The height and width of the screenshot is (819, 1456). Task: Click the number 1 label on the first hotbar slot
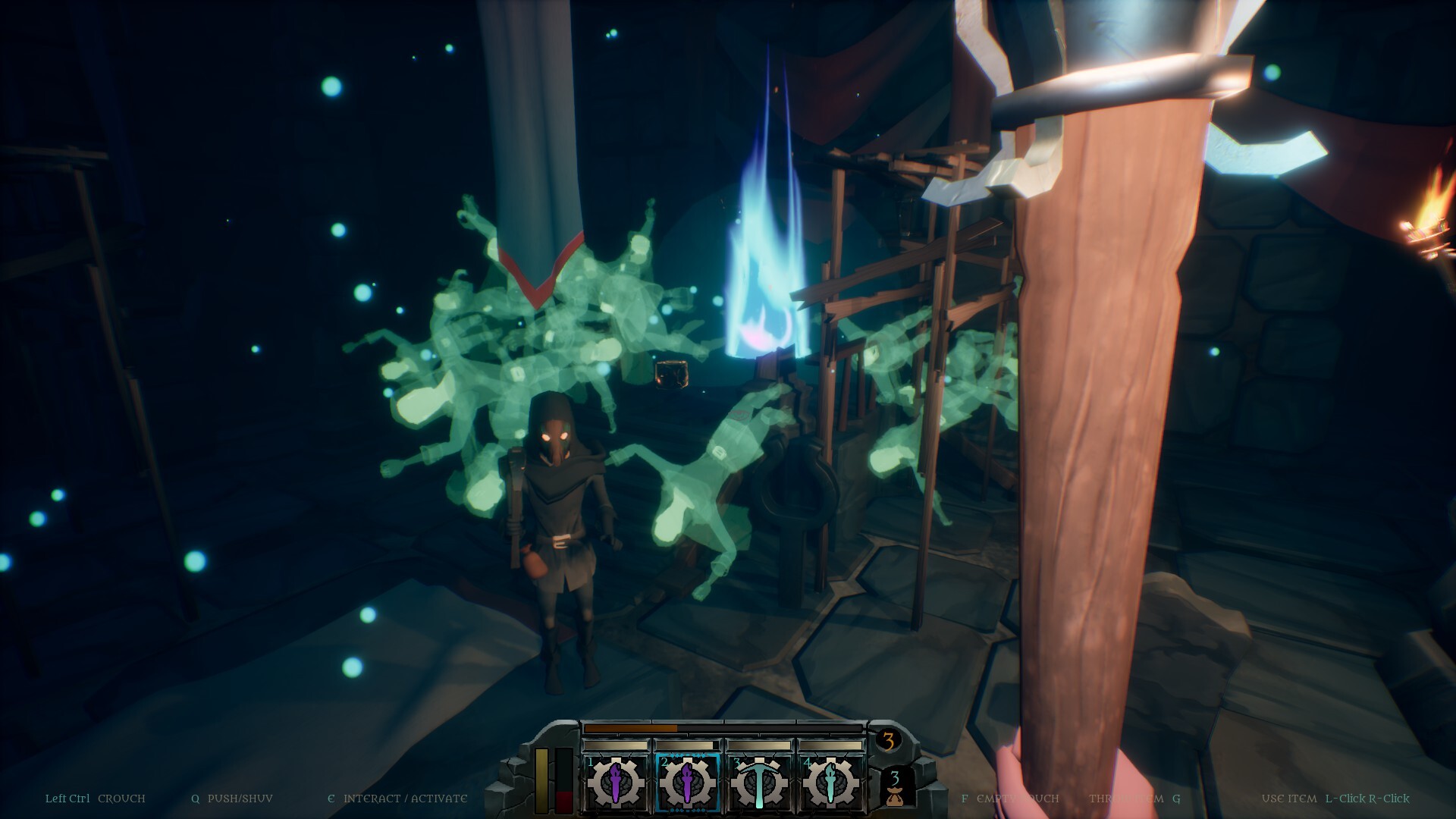[591, 761]
